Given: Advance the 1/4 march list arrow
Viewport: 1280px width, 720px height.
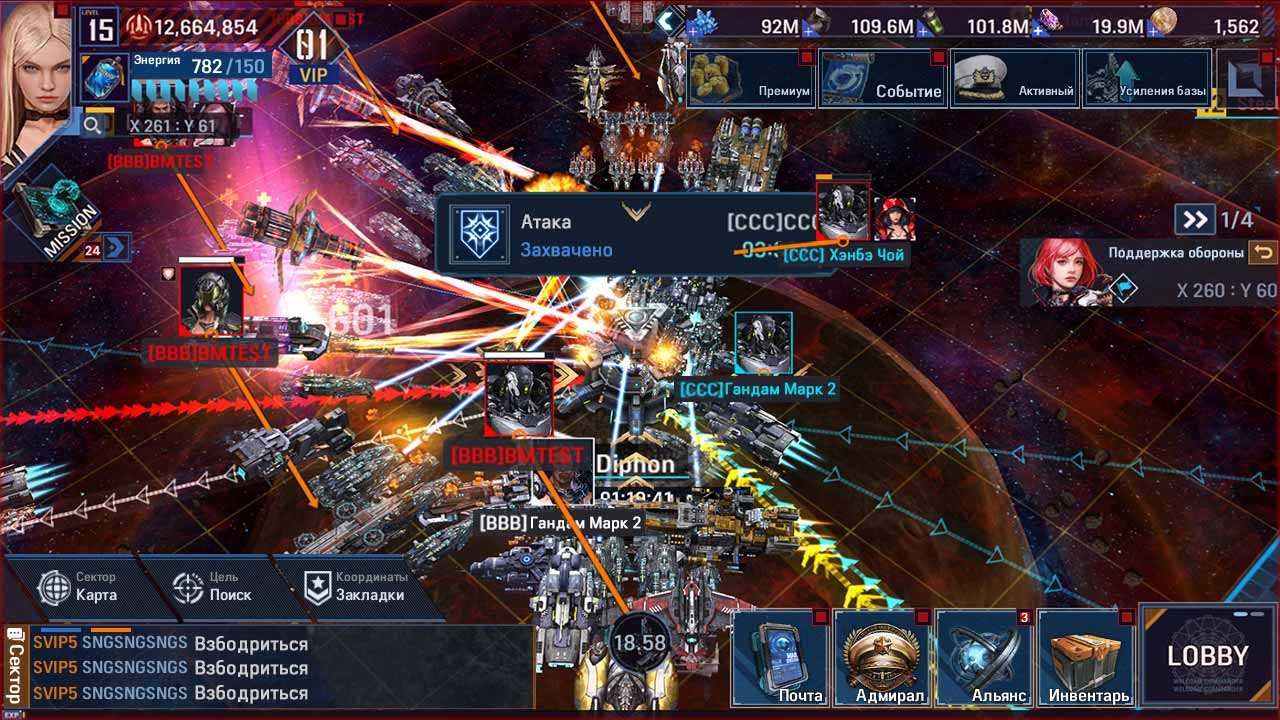Looking at the screenshot, I should [1193, 220].
